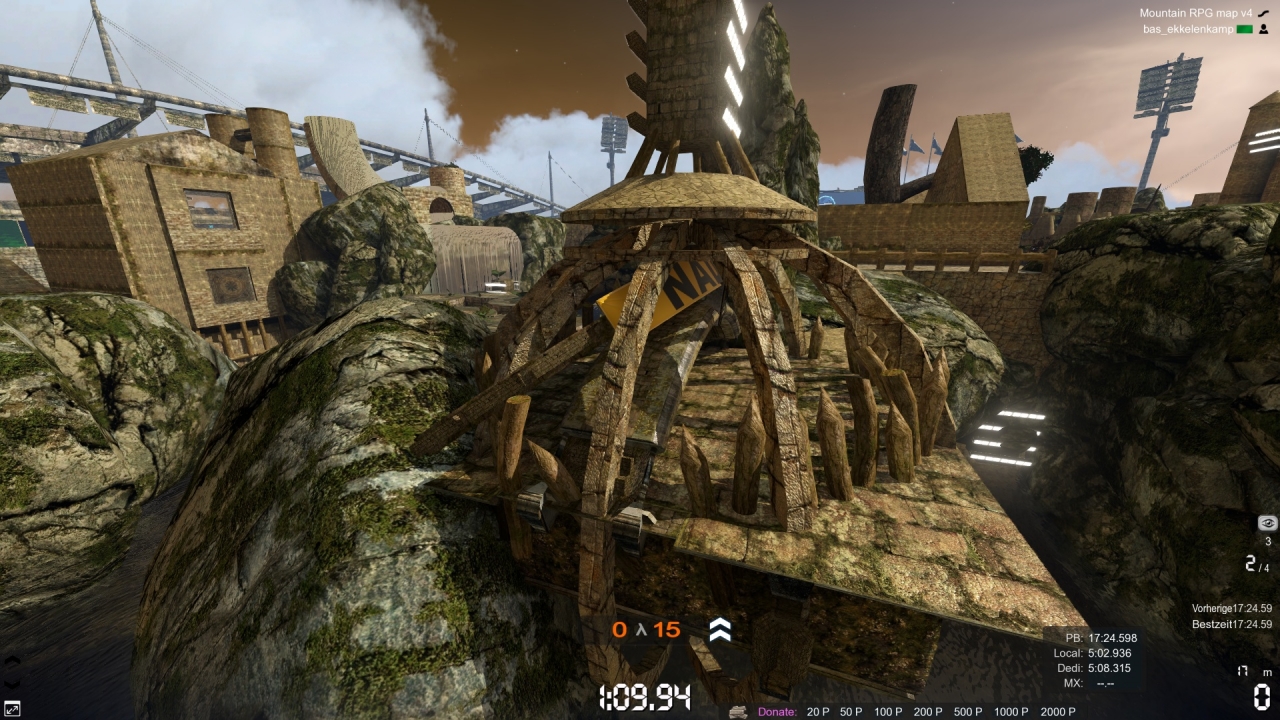Donate 1000 planets
Viewport: 1280px width, 720px height.
[1011, 712]
